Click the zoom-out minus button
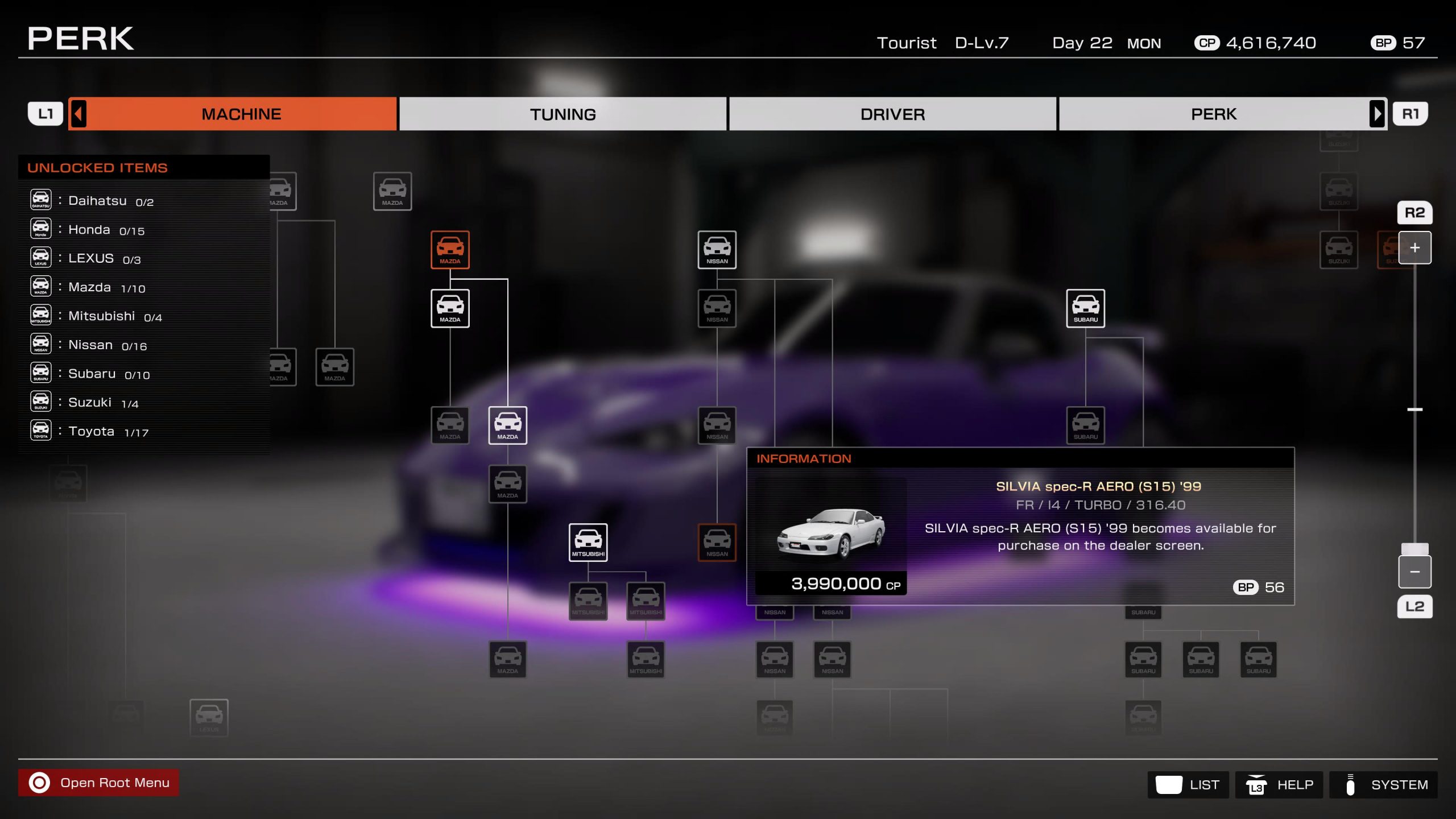Image resolution: width=1456 pixels, height=819 pixels. click(1414, 572)
